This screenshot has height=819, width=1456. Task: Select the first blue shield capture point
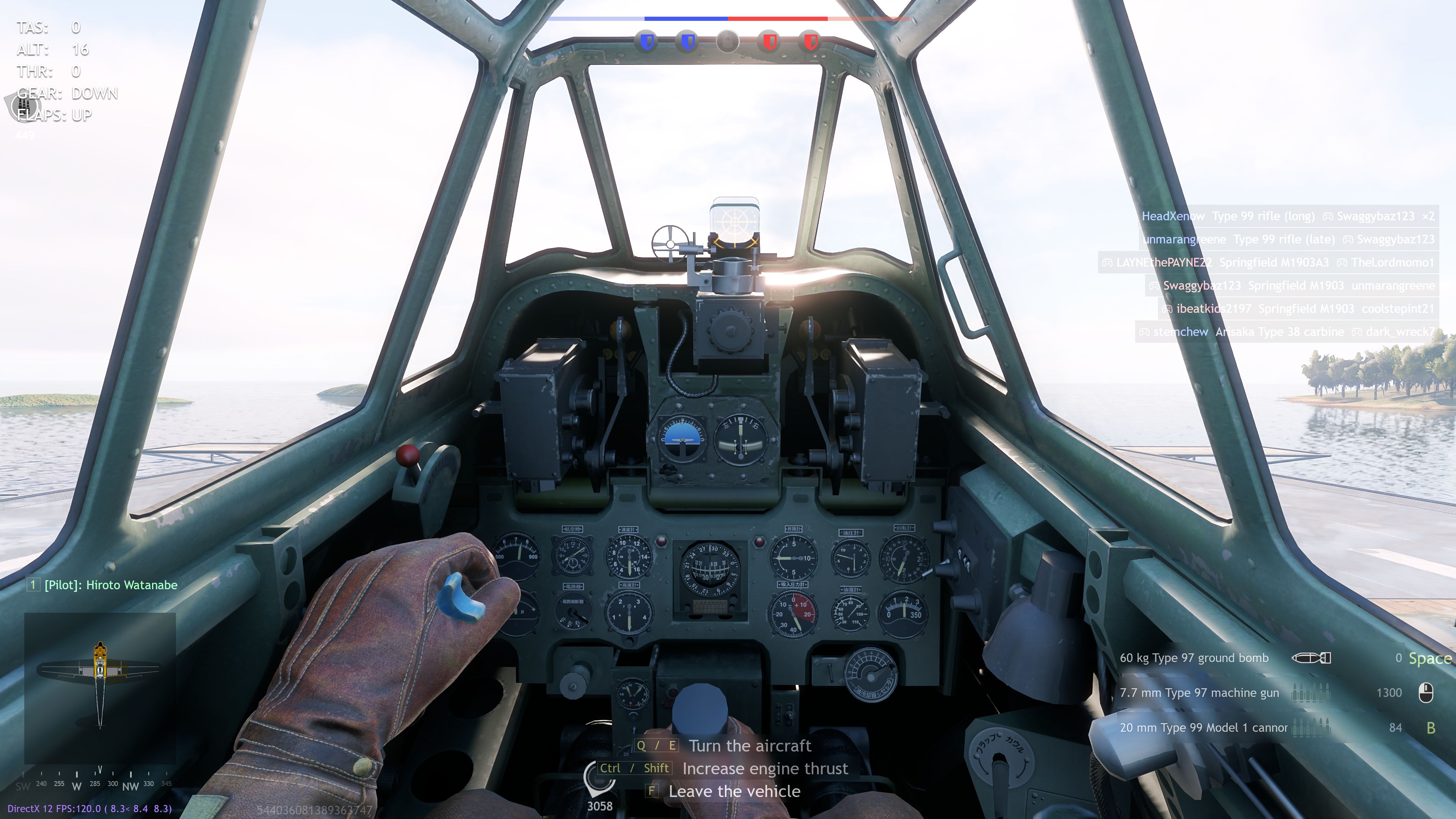click(646, 42)
